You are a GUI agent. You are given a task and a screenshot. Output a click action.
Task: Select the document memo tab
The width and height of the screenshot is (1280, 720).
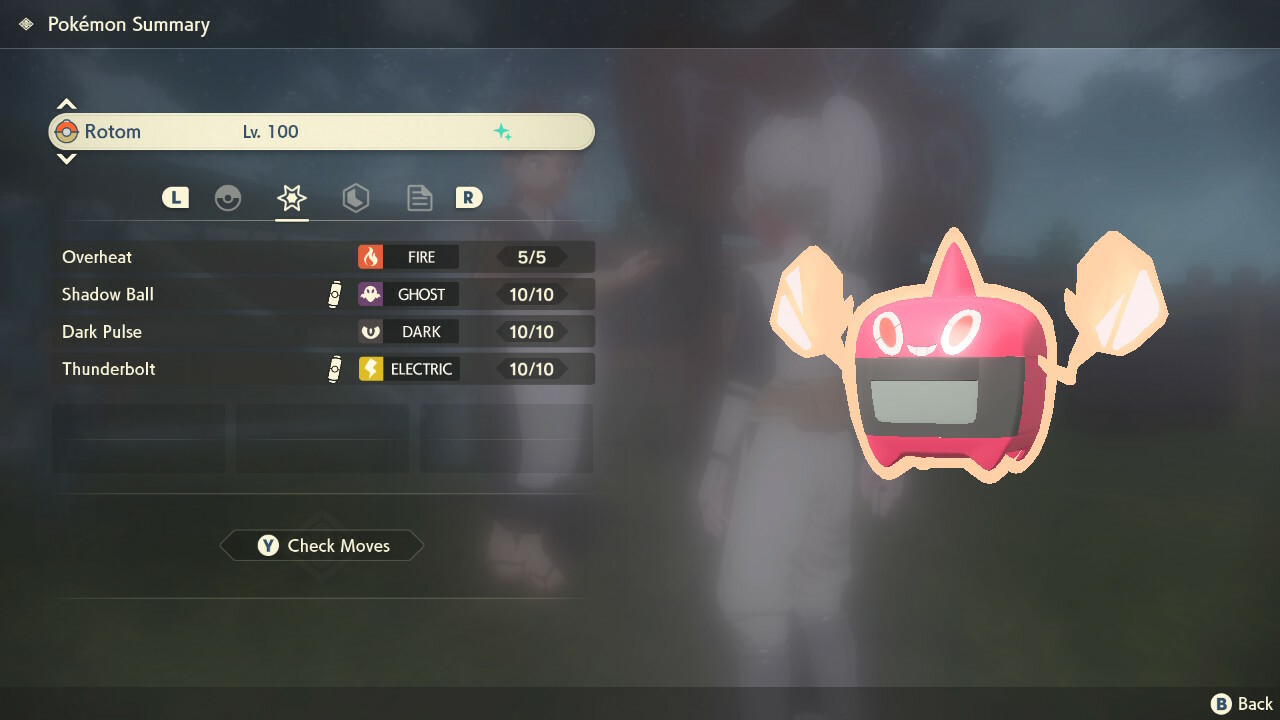[x=419, y=197]
